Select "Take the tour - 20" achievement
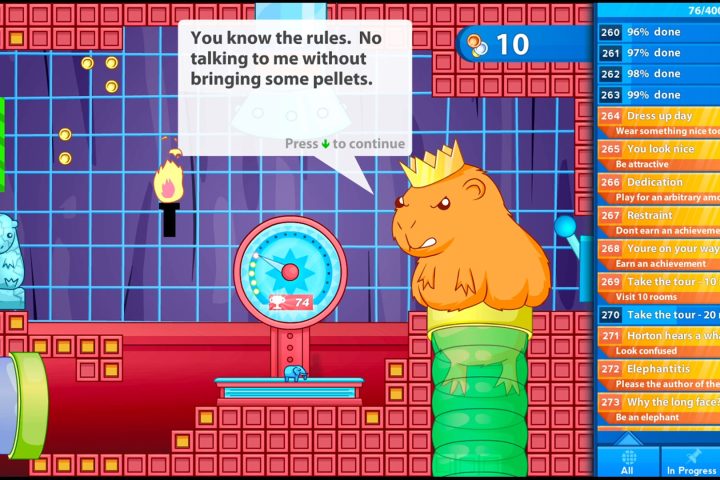This screenshot has width=720, height=480. [x=658, y=314]
